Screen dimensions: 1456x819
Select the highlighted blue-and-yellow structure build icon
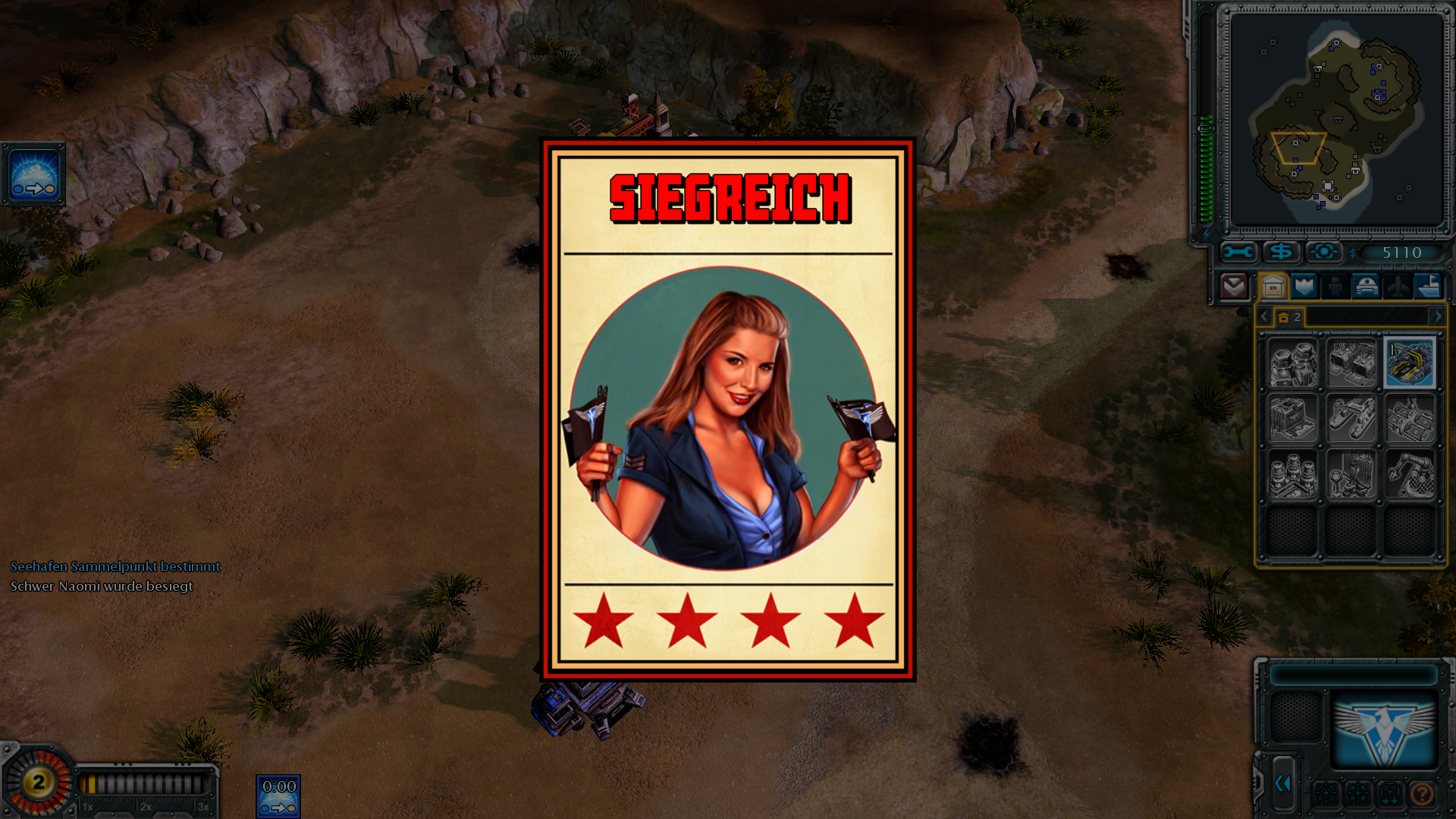tap(1409, 363)
